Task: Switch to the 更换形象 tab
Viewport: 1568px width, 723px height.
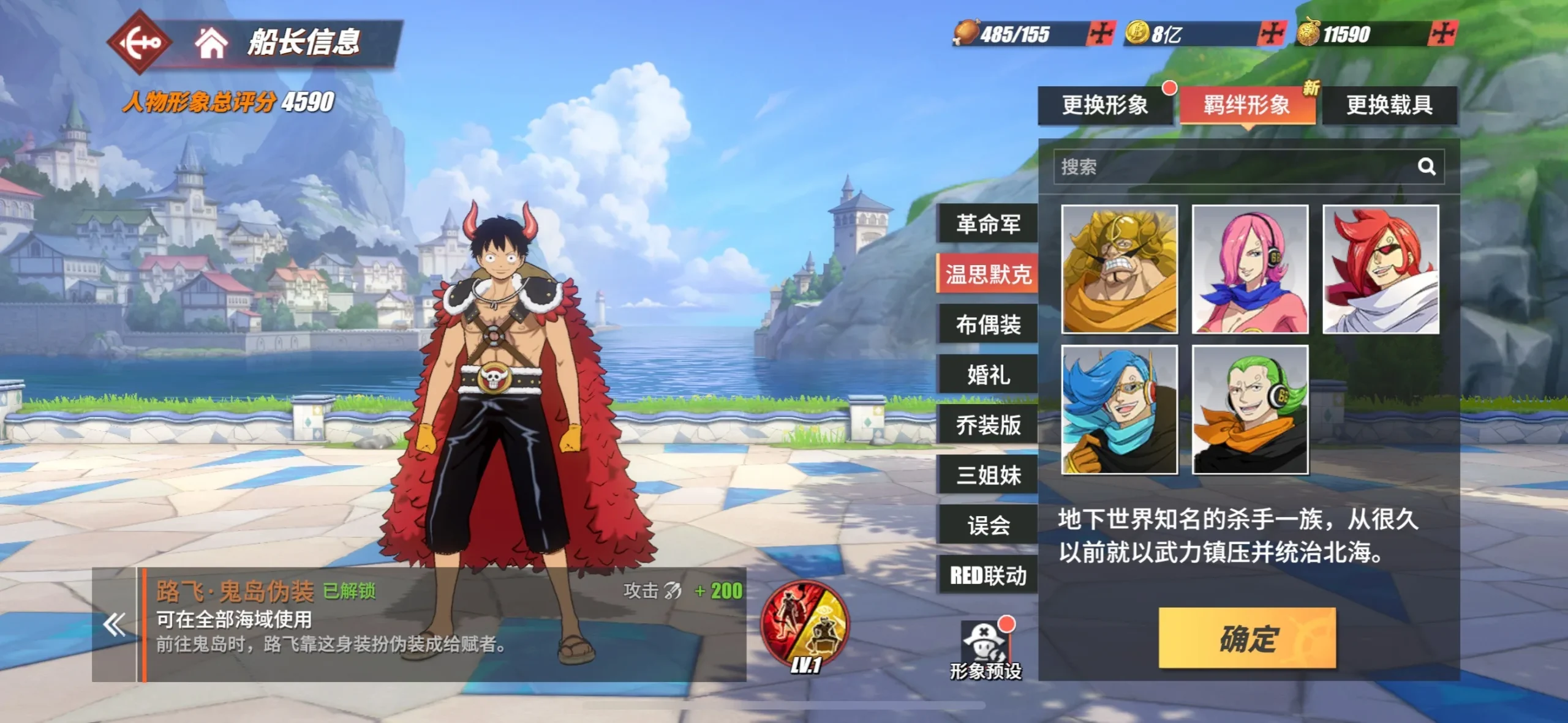Action: click(1105, 105)
